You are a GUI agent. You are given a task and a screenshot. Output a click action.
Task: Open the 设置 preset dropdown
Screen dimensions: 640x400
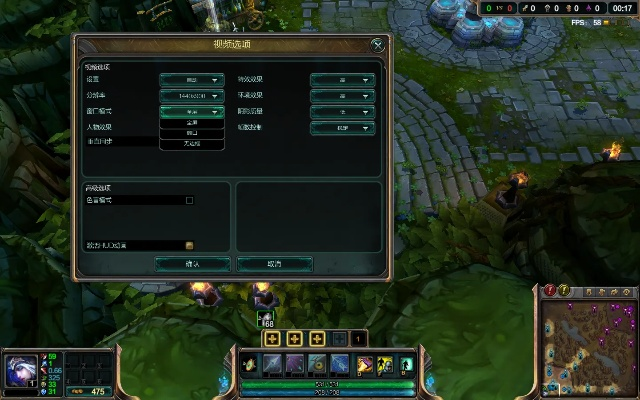tap(190, 79)
